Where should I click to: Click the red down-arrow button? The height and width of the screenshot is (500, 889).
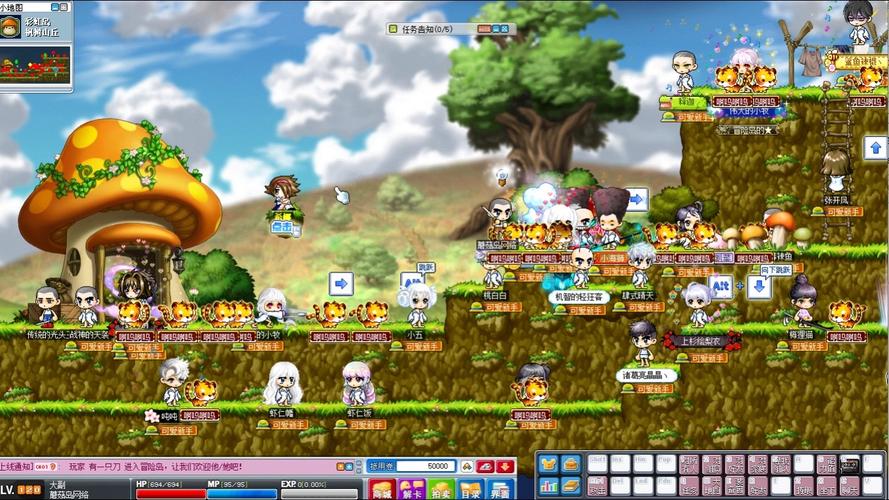(x=506, y=466)
